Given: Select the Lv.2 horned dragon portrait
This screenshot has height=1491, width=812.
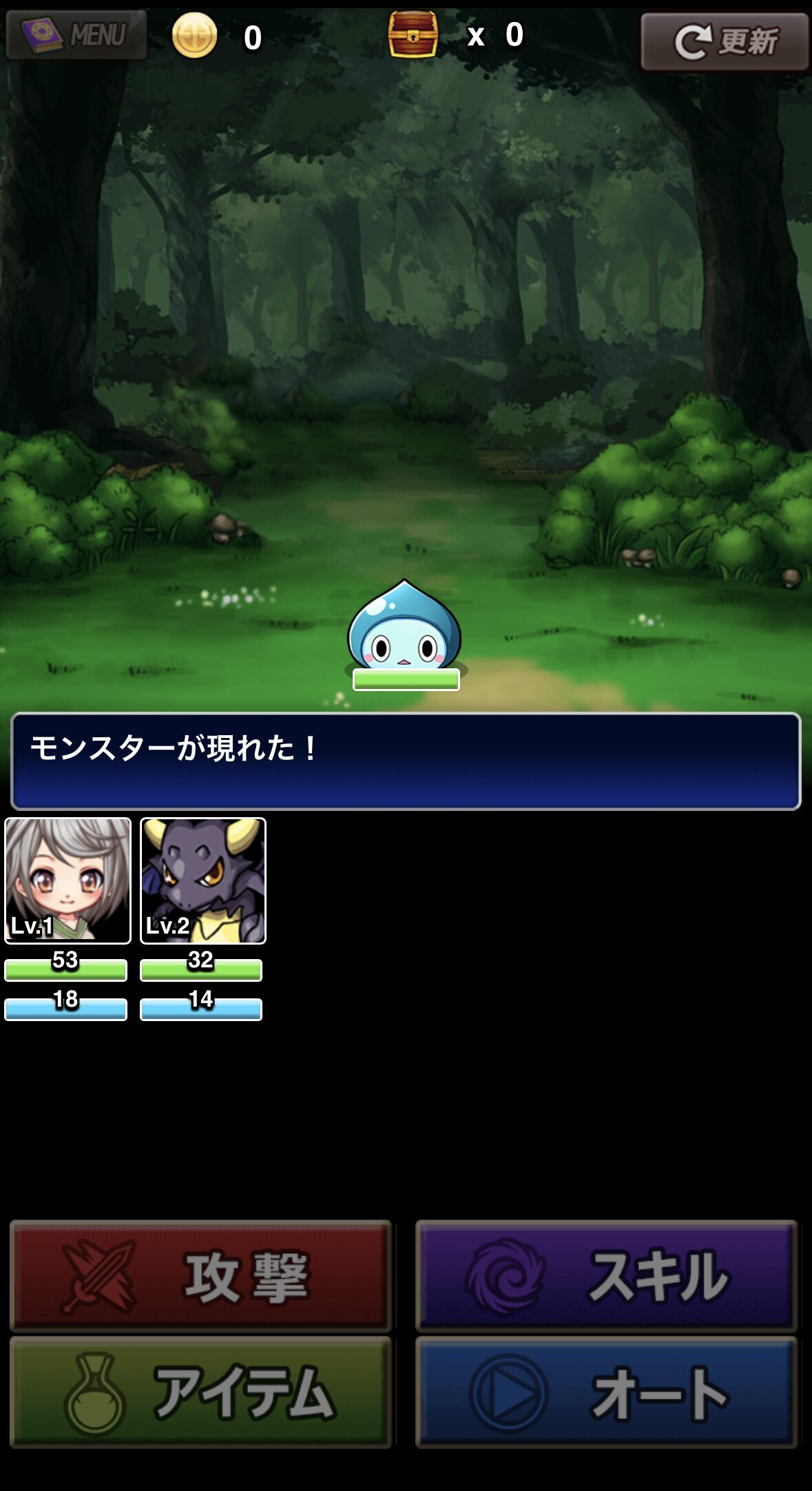Looking at the screenshot, I should tap(203, 880).
